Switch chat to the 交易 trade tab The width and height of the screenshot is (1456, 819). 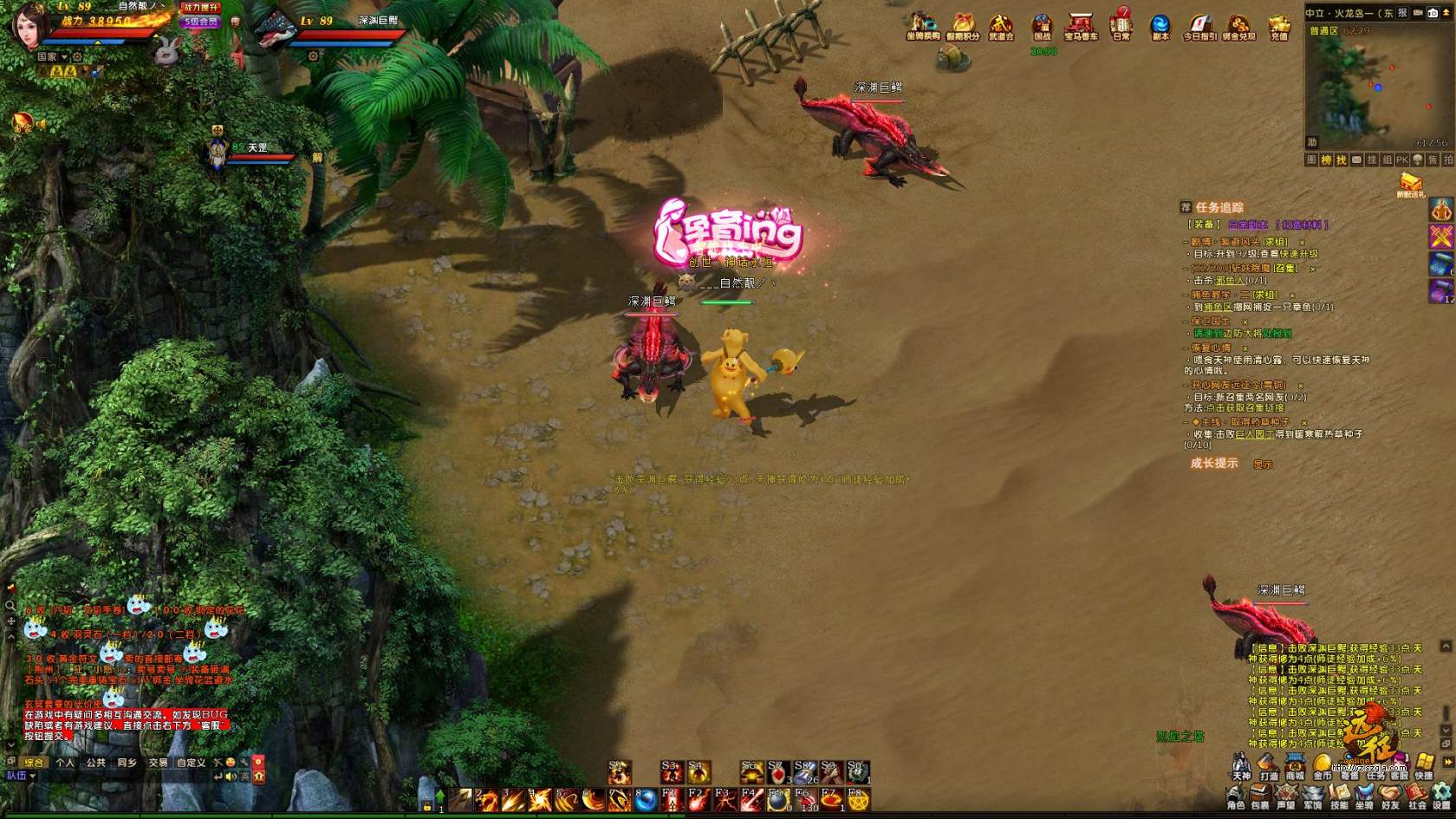(158, 763)
